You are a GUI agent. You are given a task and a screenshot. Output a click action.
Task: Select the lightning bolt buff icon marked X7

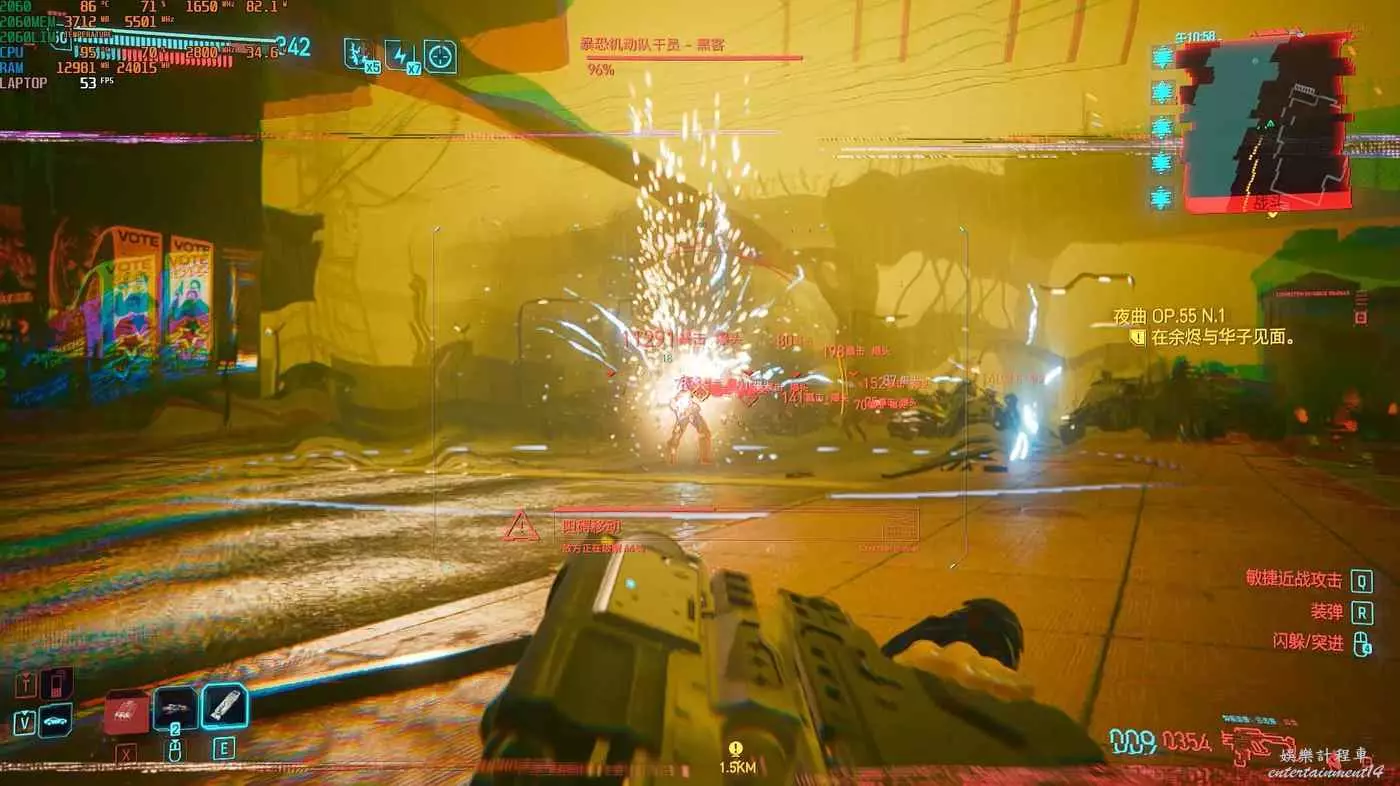(400, 54)
